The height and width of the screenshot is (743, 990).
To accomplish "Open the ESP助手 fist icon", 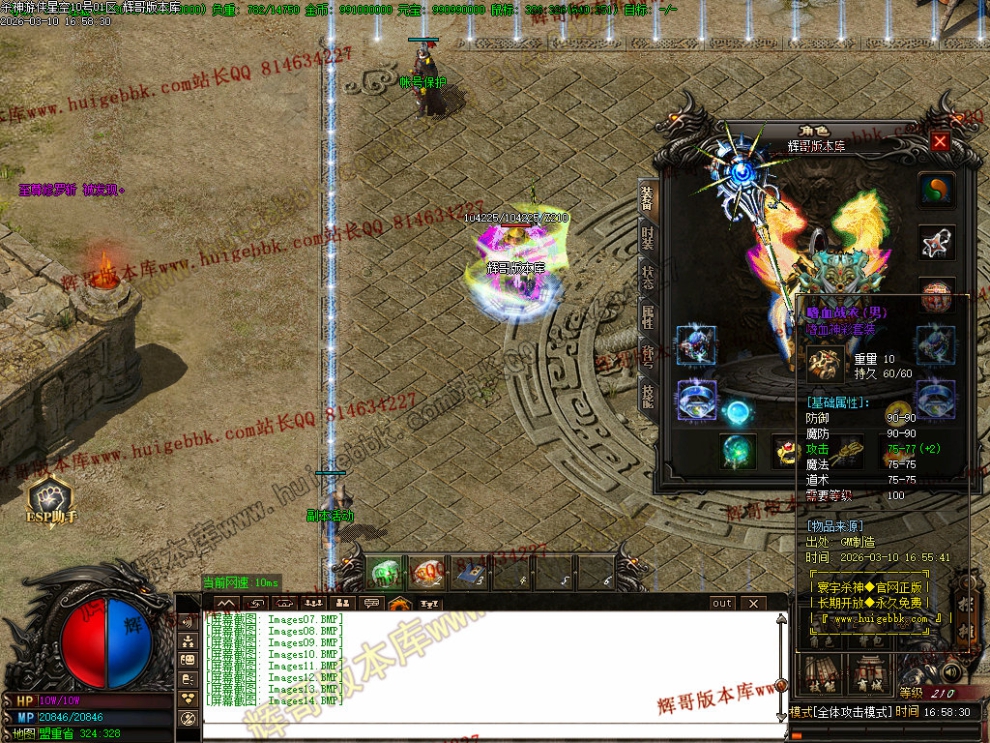I will pyautogui.click(x=49, y=497).
